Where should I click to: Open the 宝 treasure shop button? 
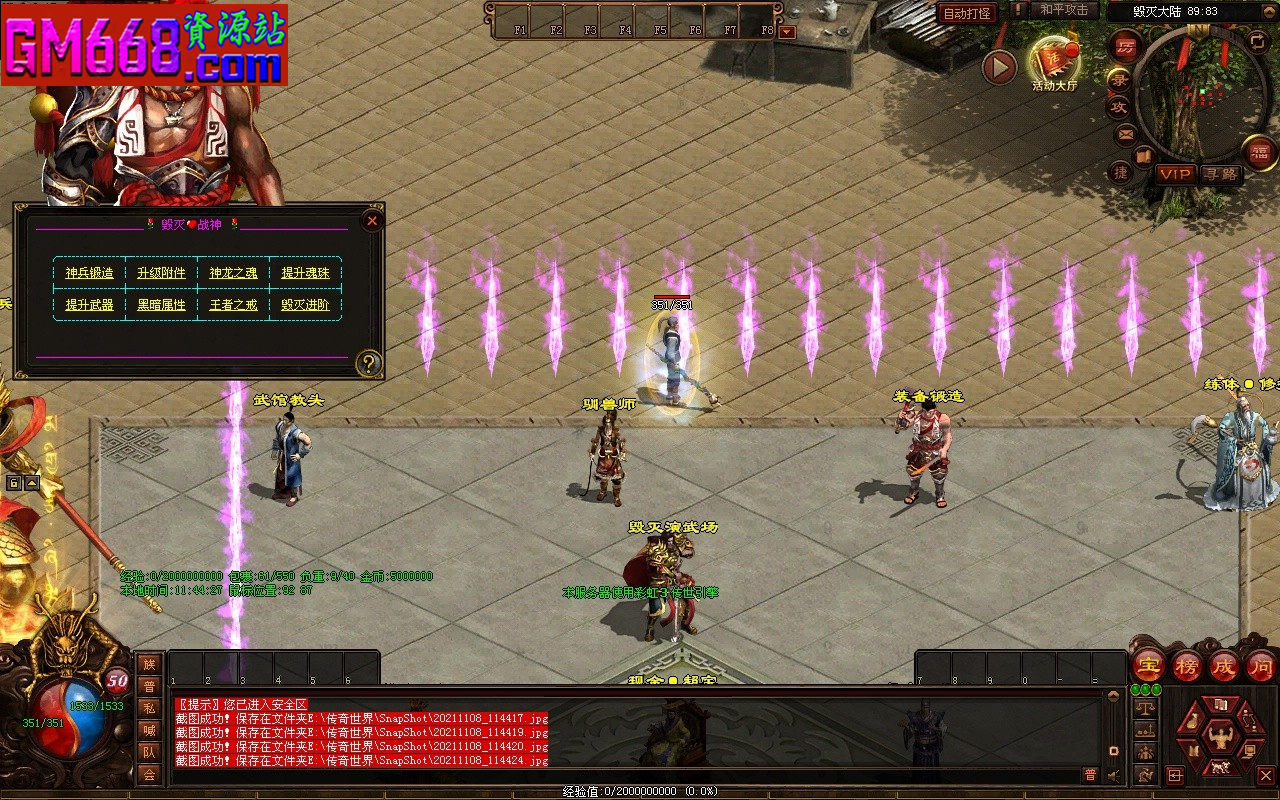click(1149, 665)
